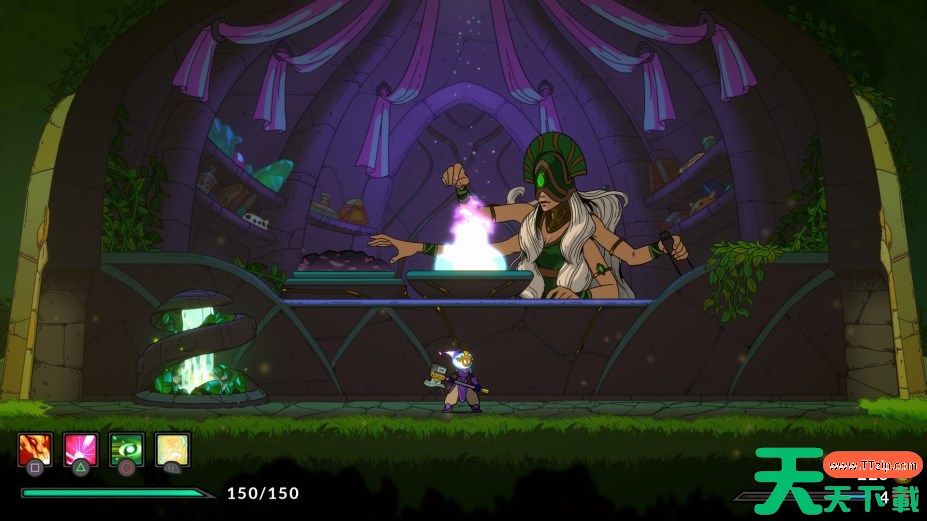The height and width of the screenshot is (521, 927).
Task: Activate the red fire ability icon
Action: 34,449
